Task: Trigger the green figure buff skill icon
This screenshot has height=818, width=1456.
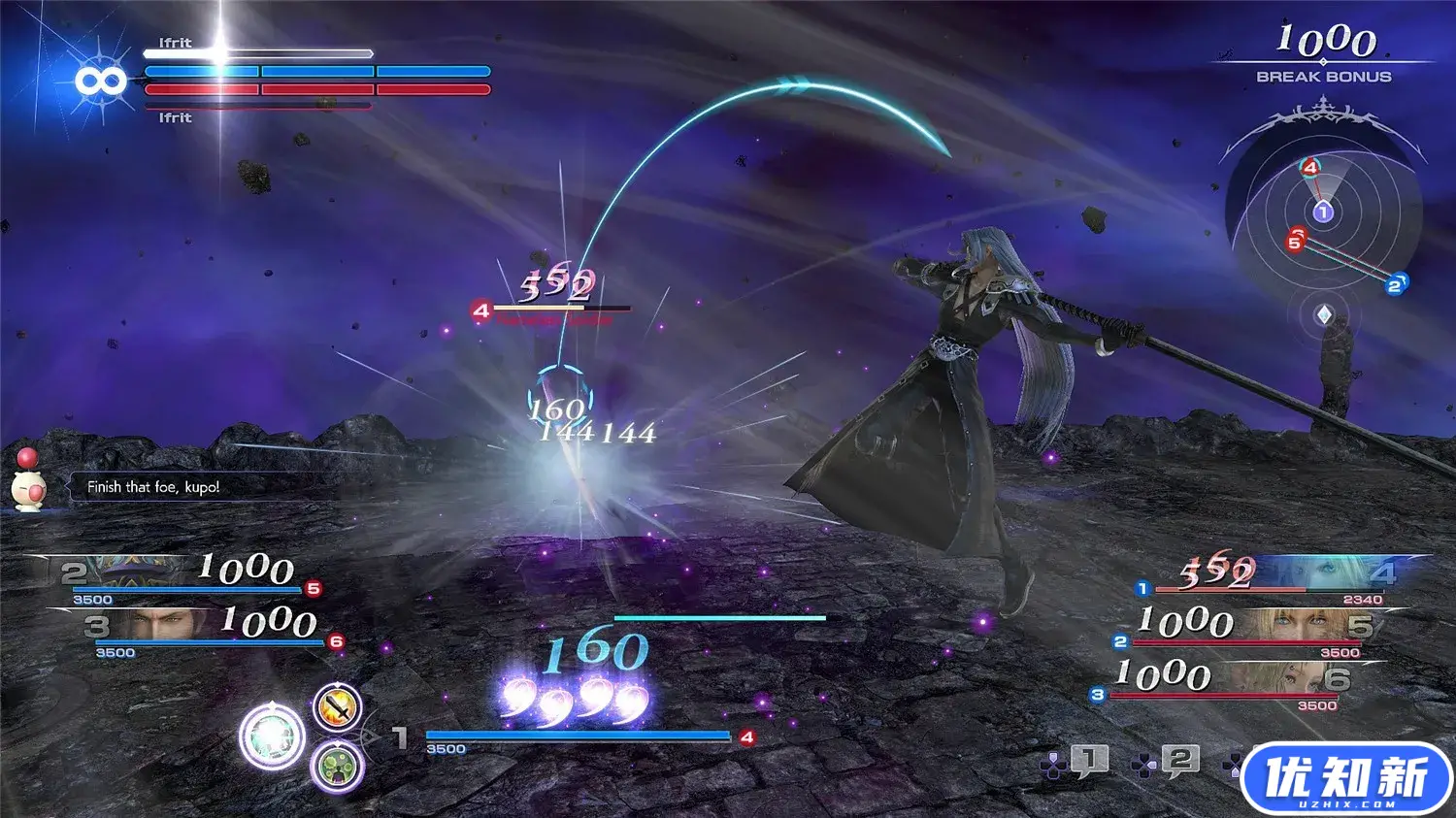Action: coord(337,768)
